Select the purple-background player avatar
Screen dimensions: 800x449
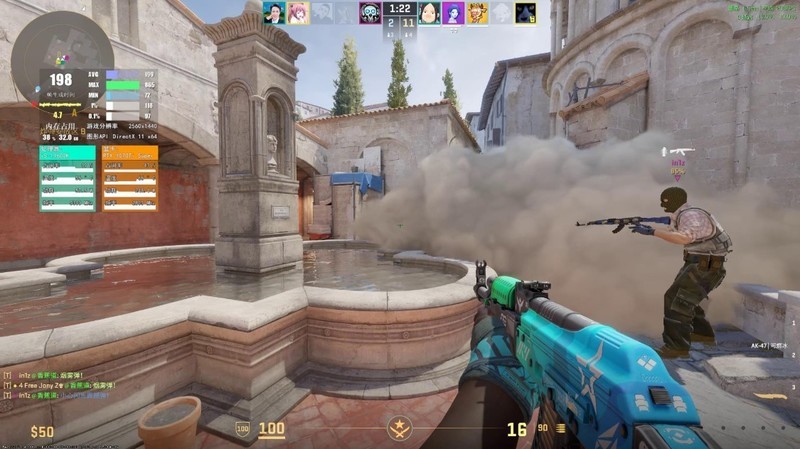(453, 13)
